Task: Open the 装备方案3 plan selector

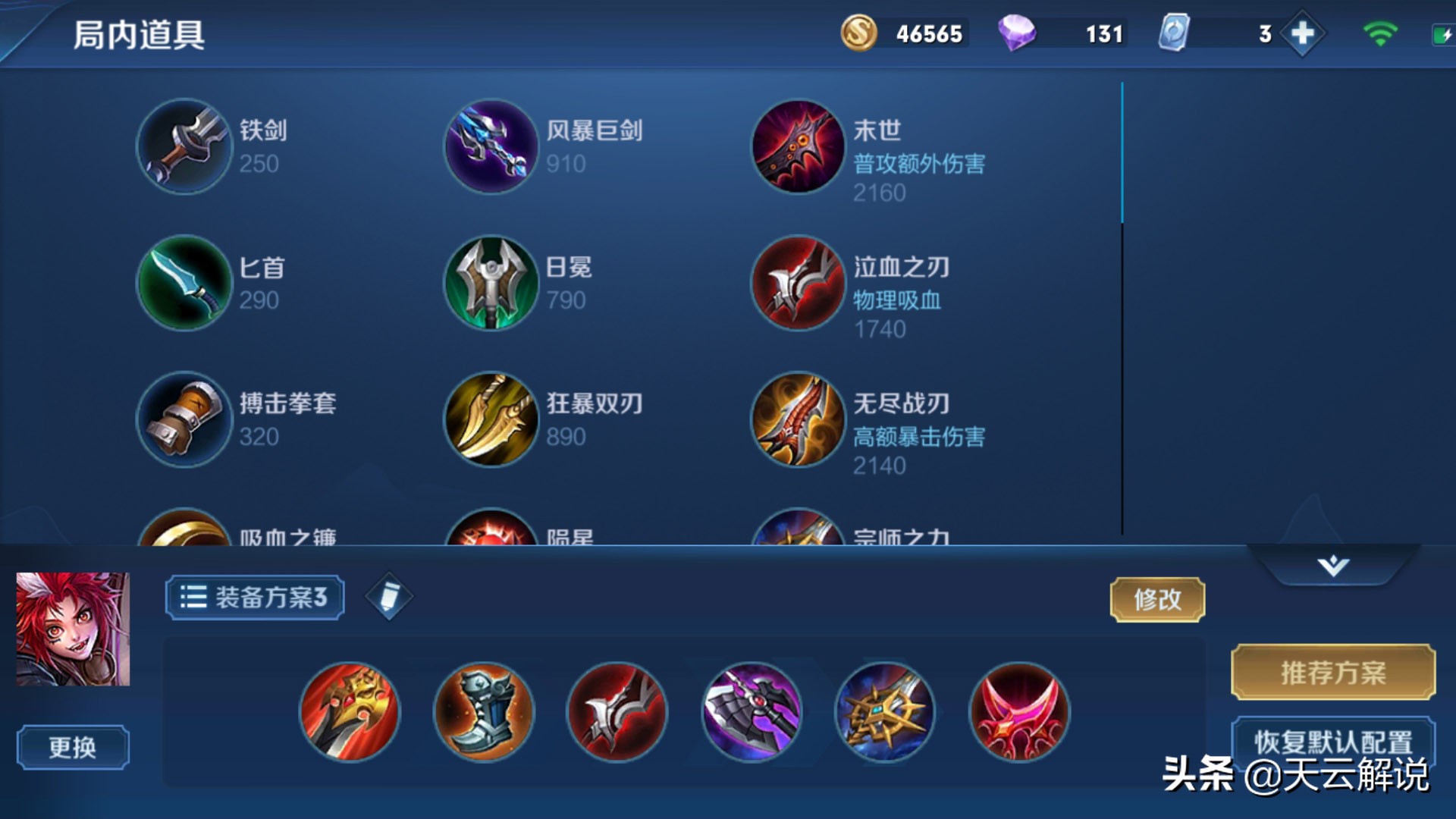Action: pyautogui.click(x=254, y=597)
